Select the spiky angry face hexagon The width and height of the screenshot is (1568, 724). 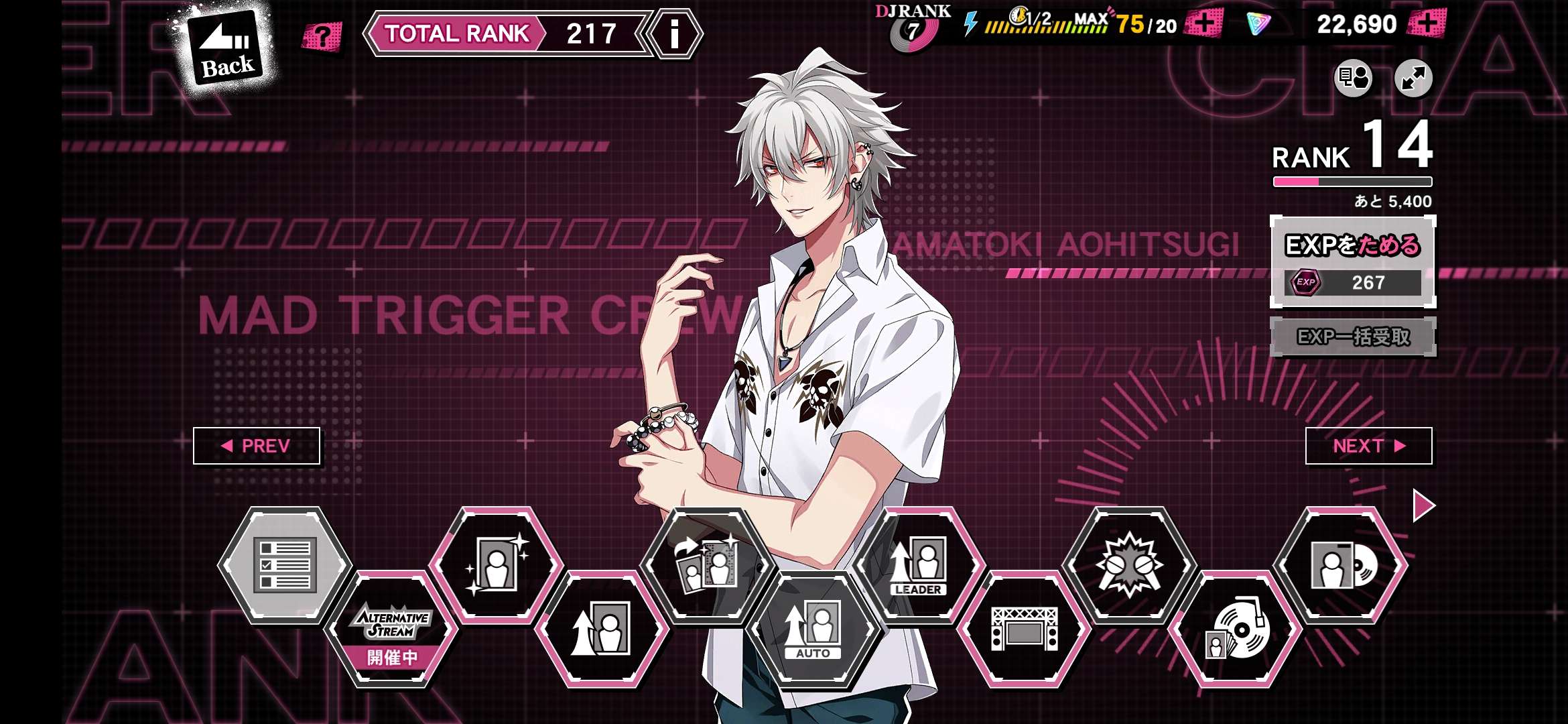pyautogui.click(x=1129, y=565)
